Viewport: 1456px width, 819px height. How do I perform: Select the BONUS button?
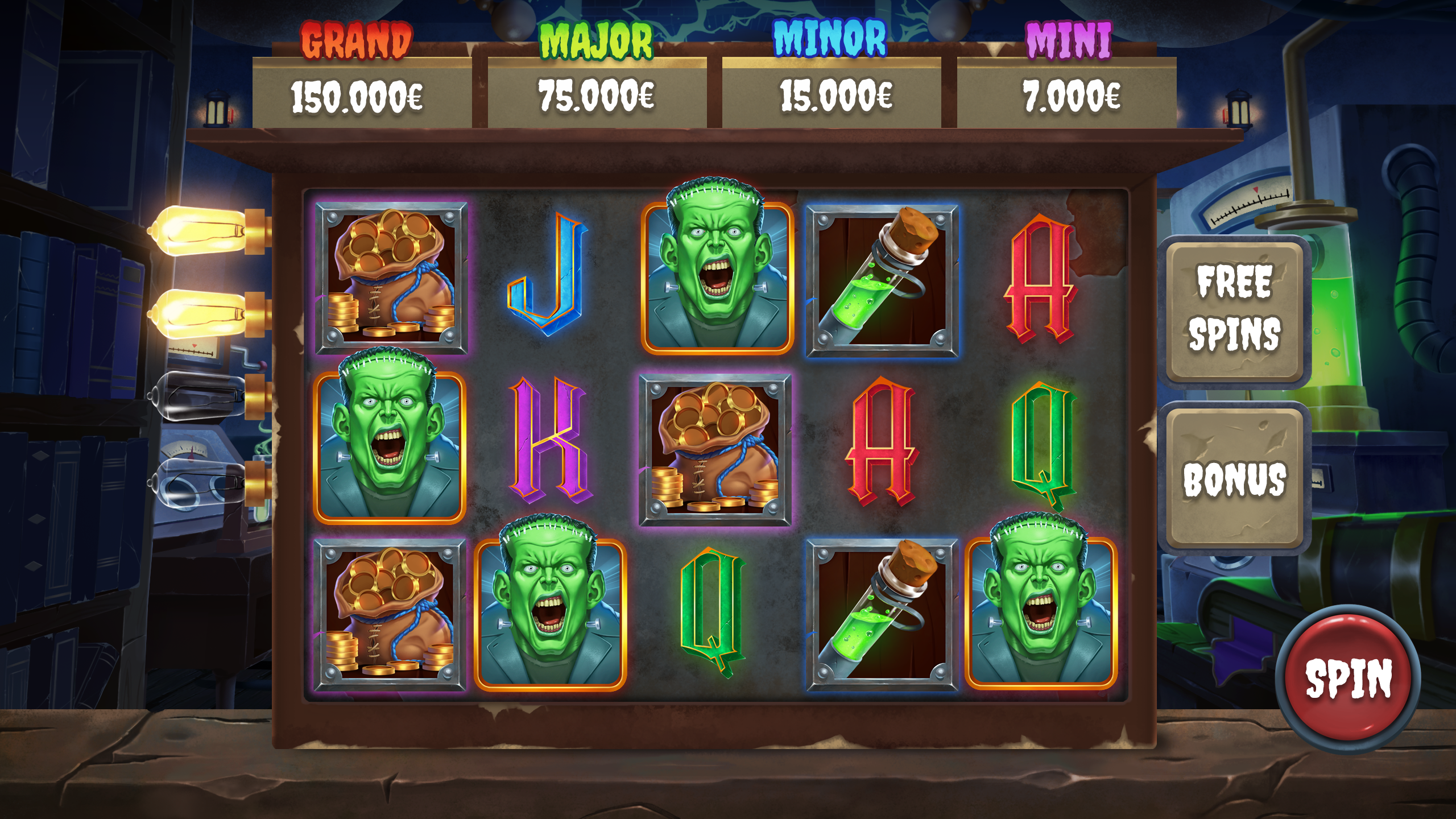point(1234,478)
